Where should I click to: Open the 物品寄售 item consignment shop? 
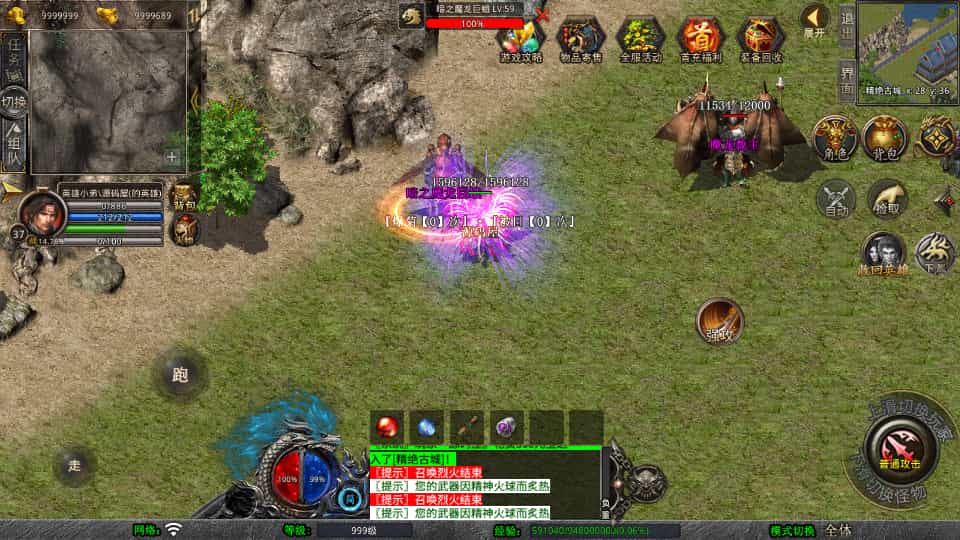click(x=581, y=40)
